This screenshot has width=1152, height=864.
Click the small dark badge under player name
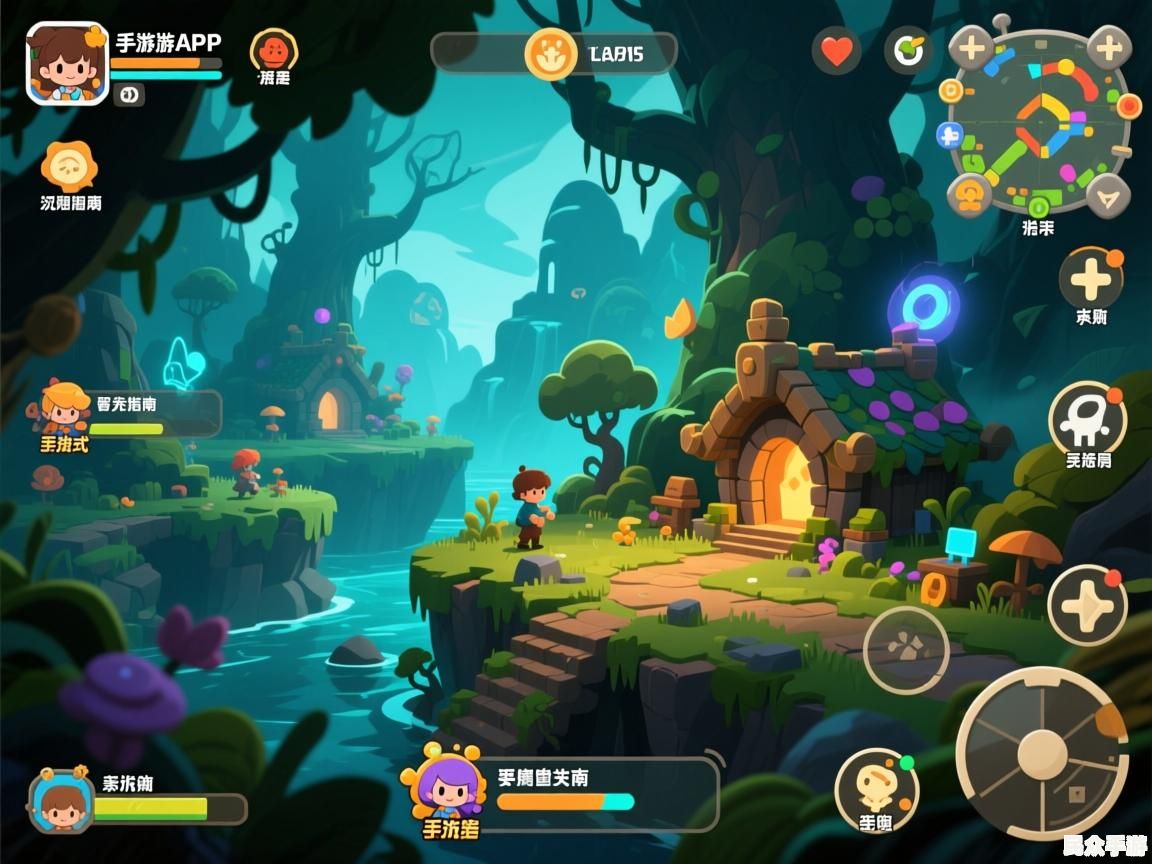(129, 95)
